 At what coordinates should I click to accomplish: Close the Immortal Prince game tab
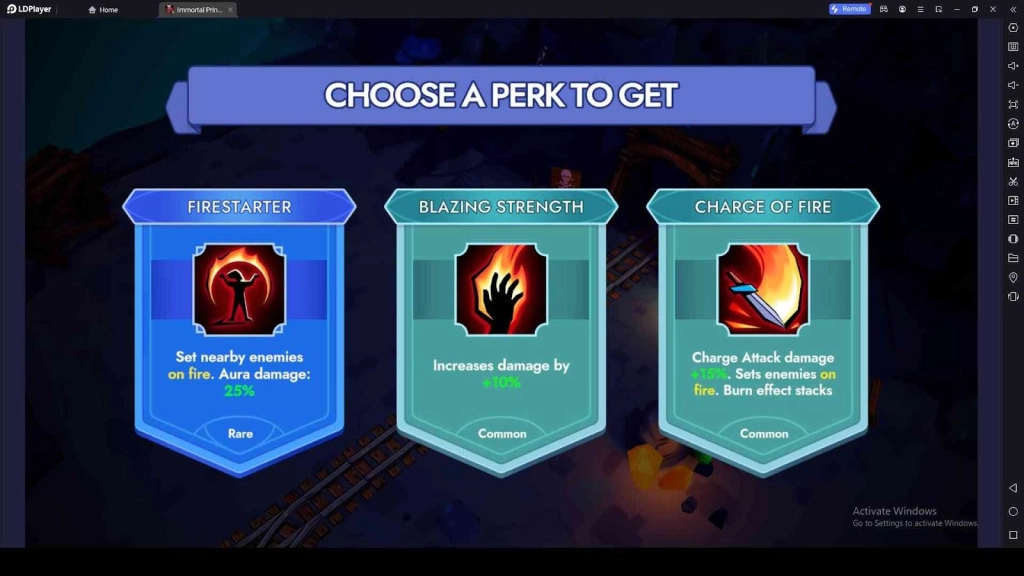230,9
